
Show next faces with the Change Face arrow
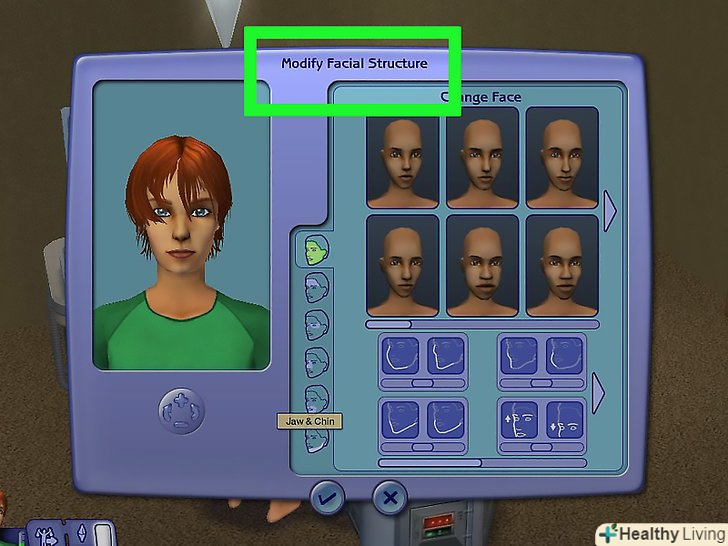pyautogui.click(x=610, y=212)
